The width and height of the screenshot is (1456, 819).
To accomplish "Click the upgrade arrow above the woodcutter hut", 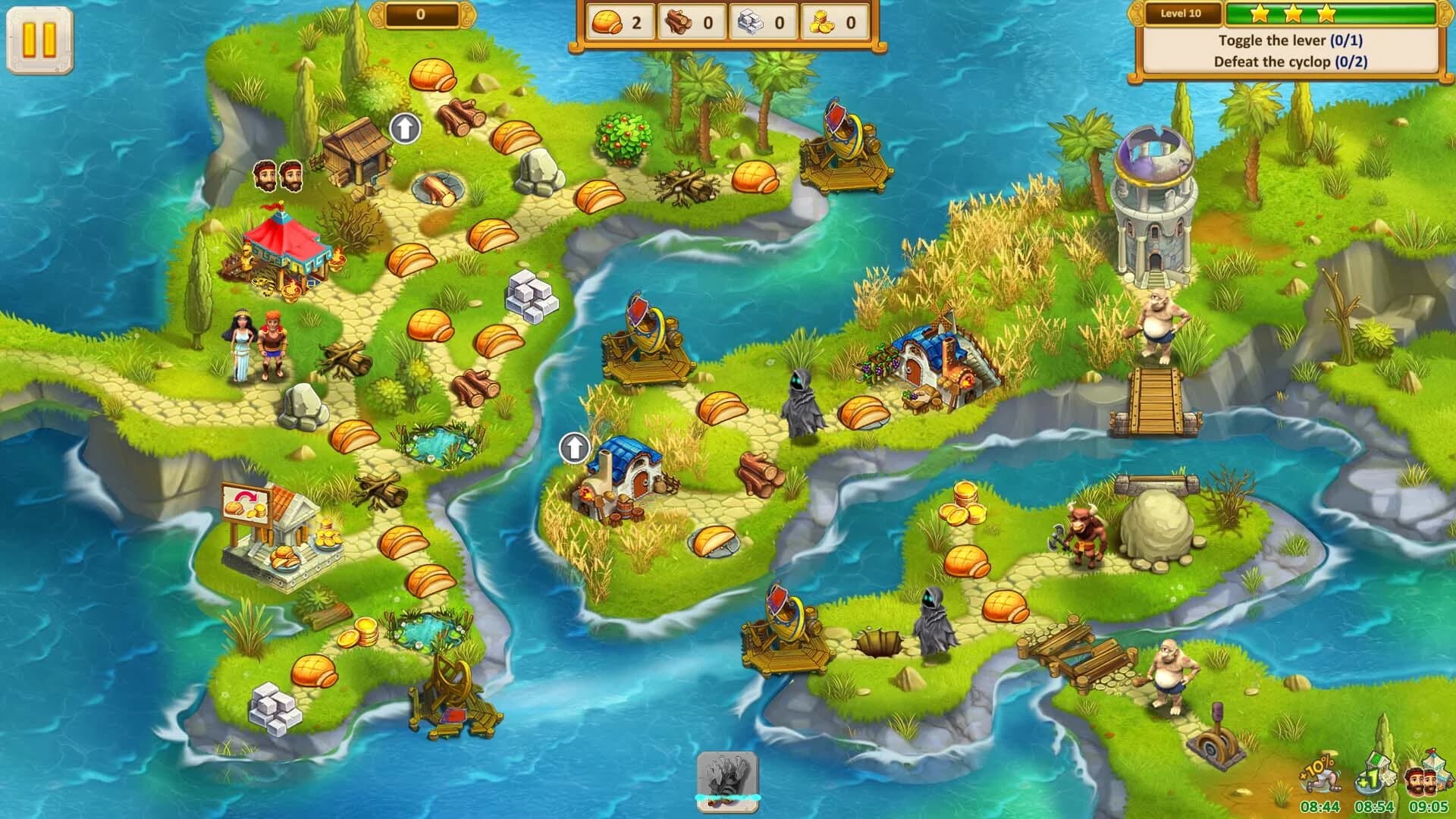I will 404,127.
